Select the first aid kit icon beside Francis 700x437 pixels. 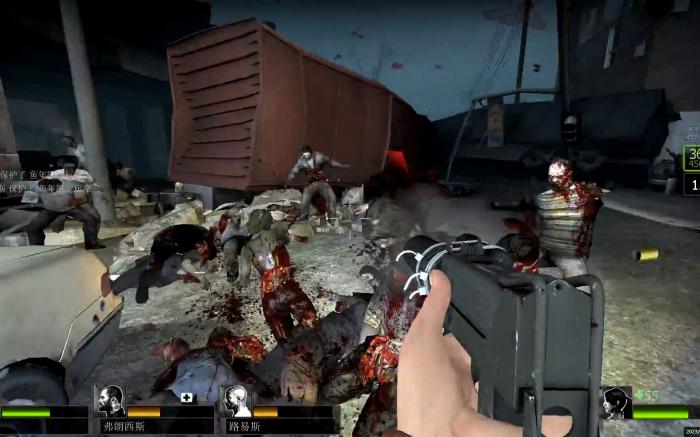[x=186, y=397]
